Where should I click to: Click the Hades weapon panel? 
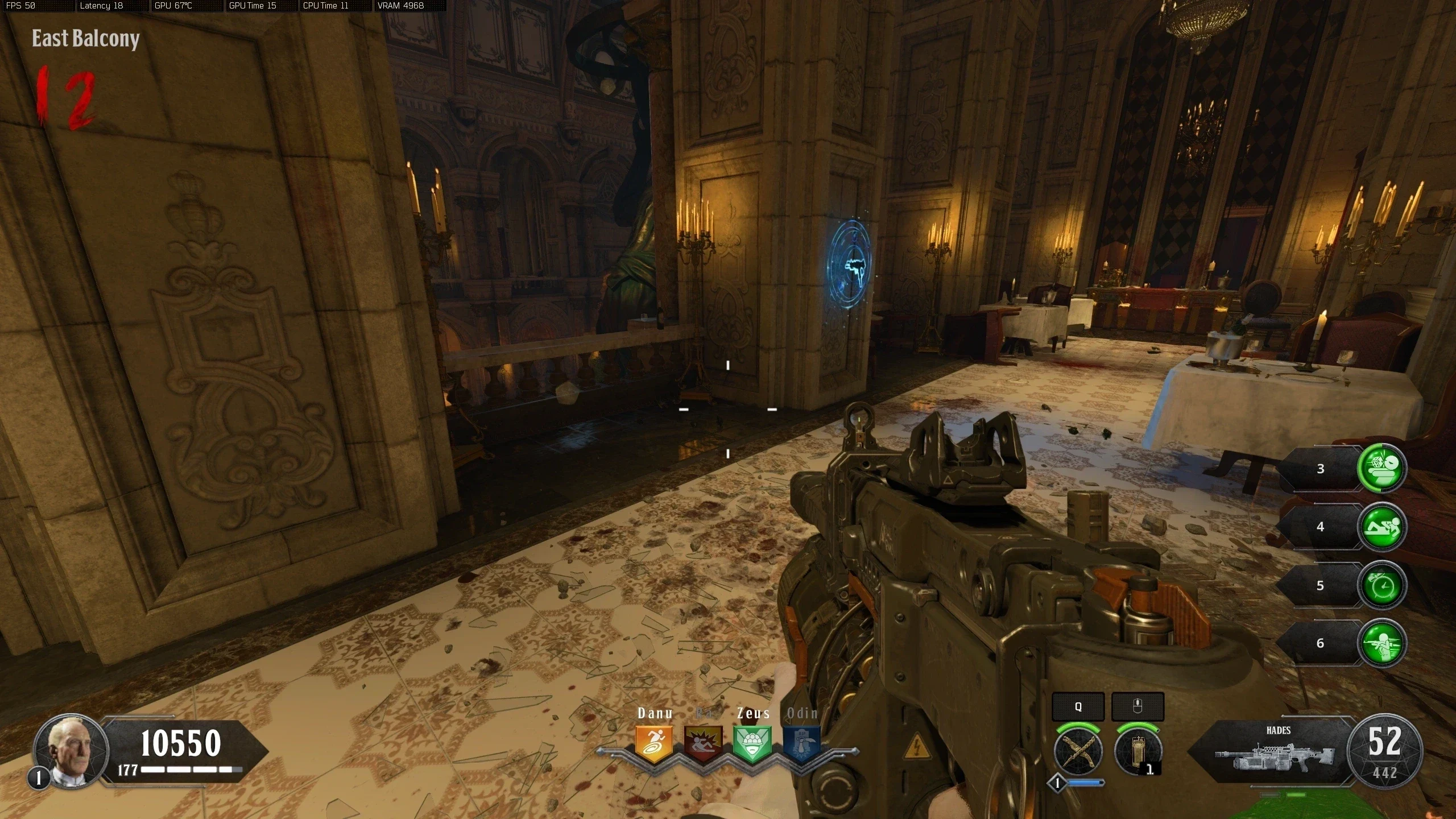[1274, 752]
